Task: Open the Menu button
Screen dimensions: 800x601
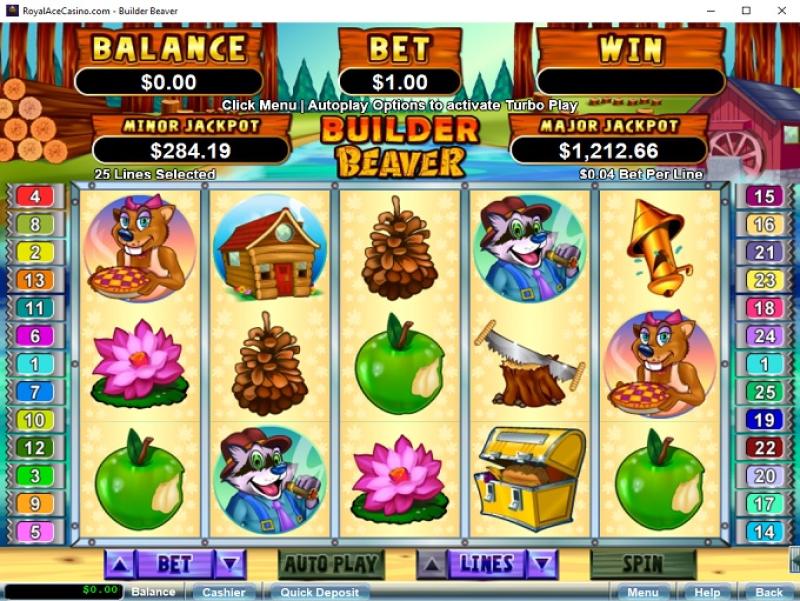Action: 642,592
